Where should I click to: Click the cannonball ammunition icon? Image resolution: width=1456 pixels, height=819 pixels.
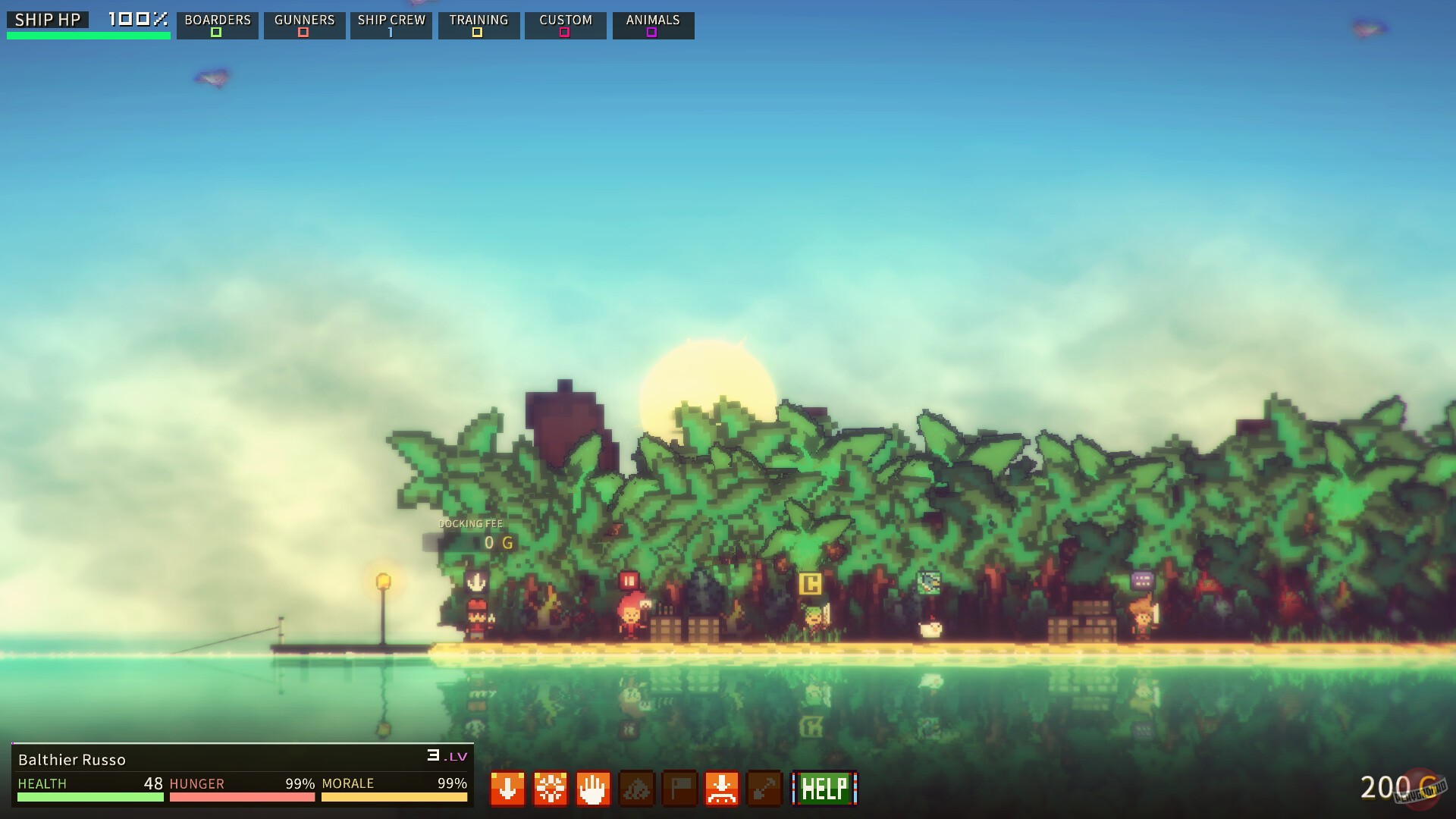636,789
